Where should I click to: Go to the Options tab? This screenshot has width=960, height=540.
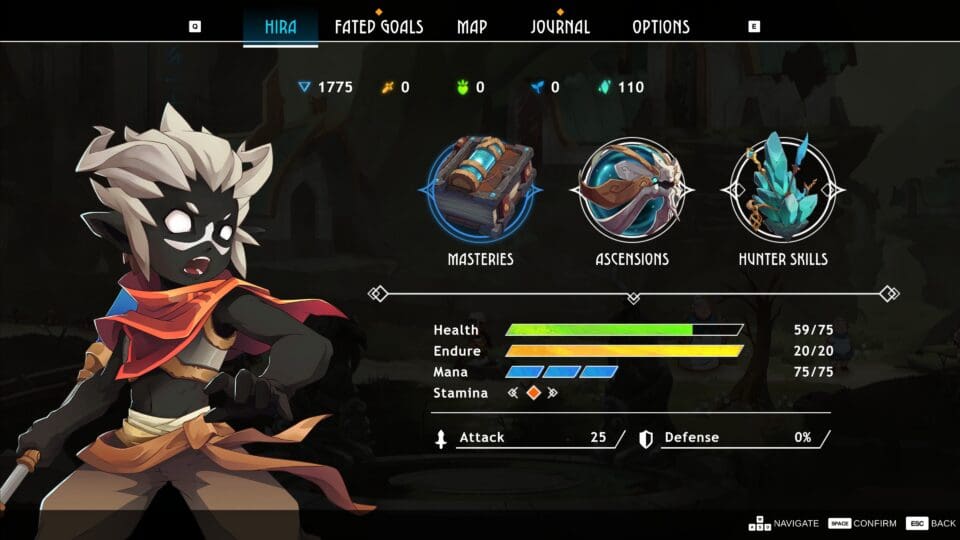click(661, 27)
